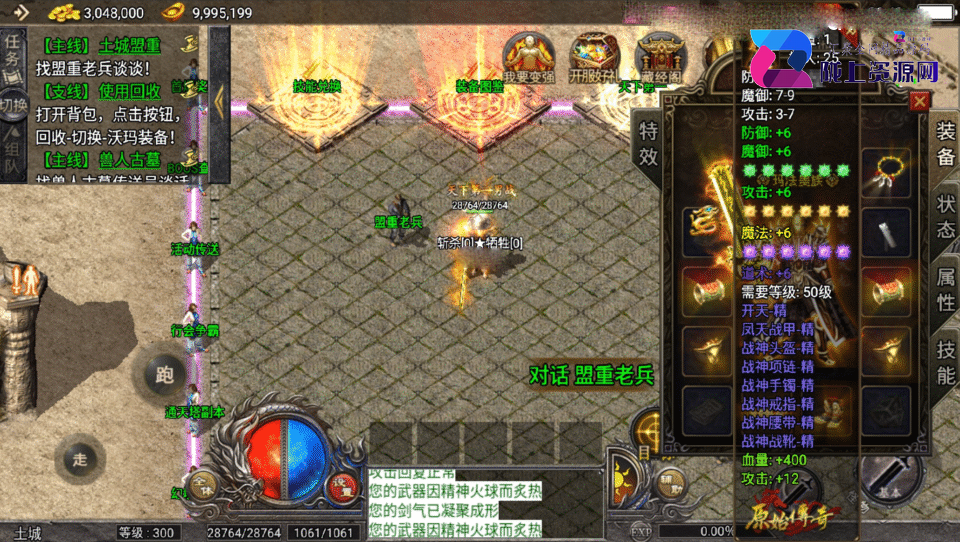
Task: Talk to NPC via 对话 盟重老兵 prompt
Action: coord(590,375)
